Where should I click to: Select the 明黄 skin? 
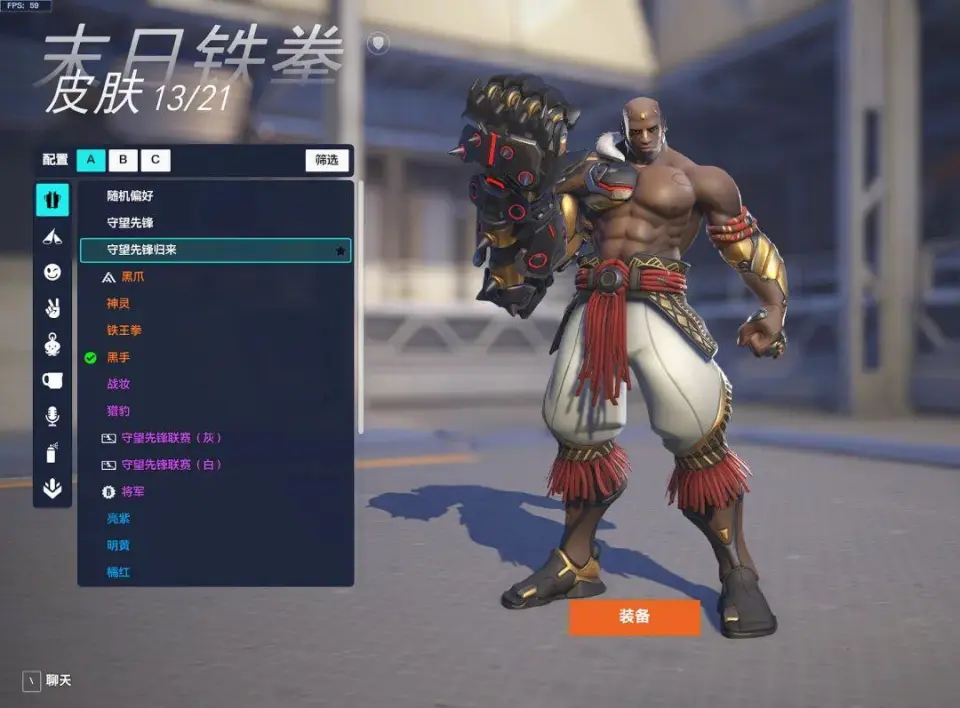click(x=119, y=546)
